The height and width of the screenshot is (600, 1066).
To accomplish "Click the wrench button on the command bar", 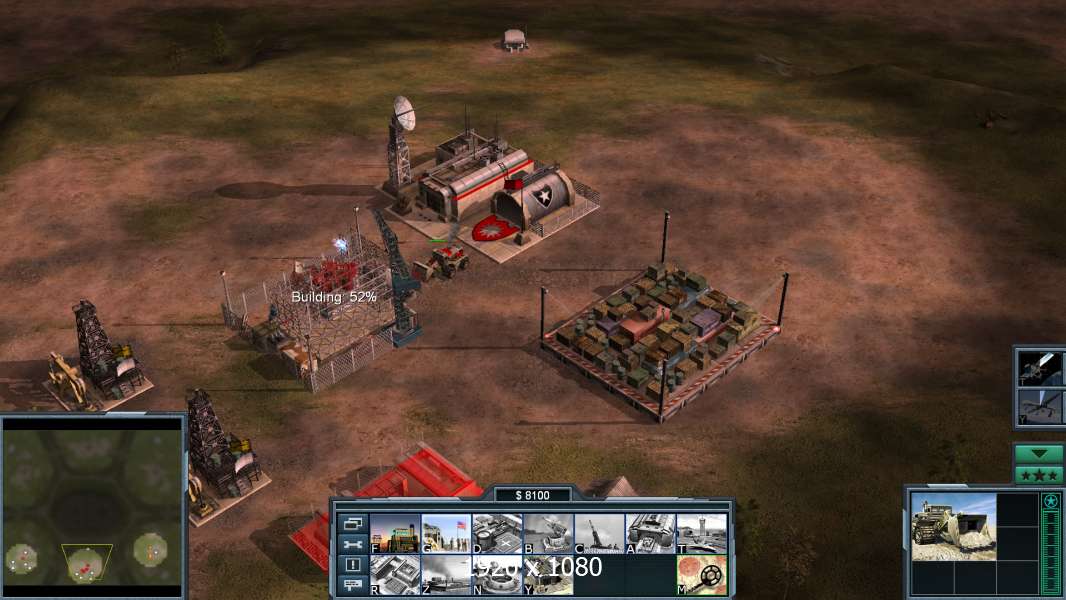I will (352, 545).
